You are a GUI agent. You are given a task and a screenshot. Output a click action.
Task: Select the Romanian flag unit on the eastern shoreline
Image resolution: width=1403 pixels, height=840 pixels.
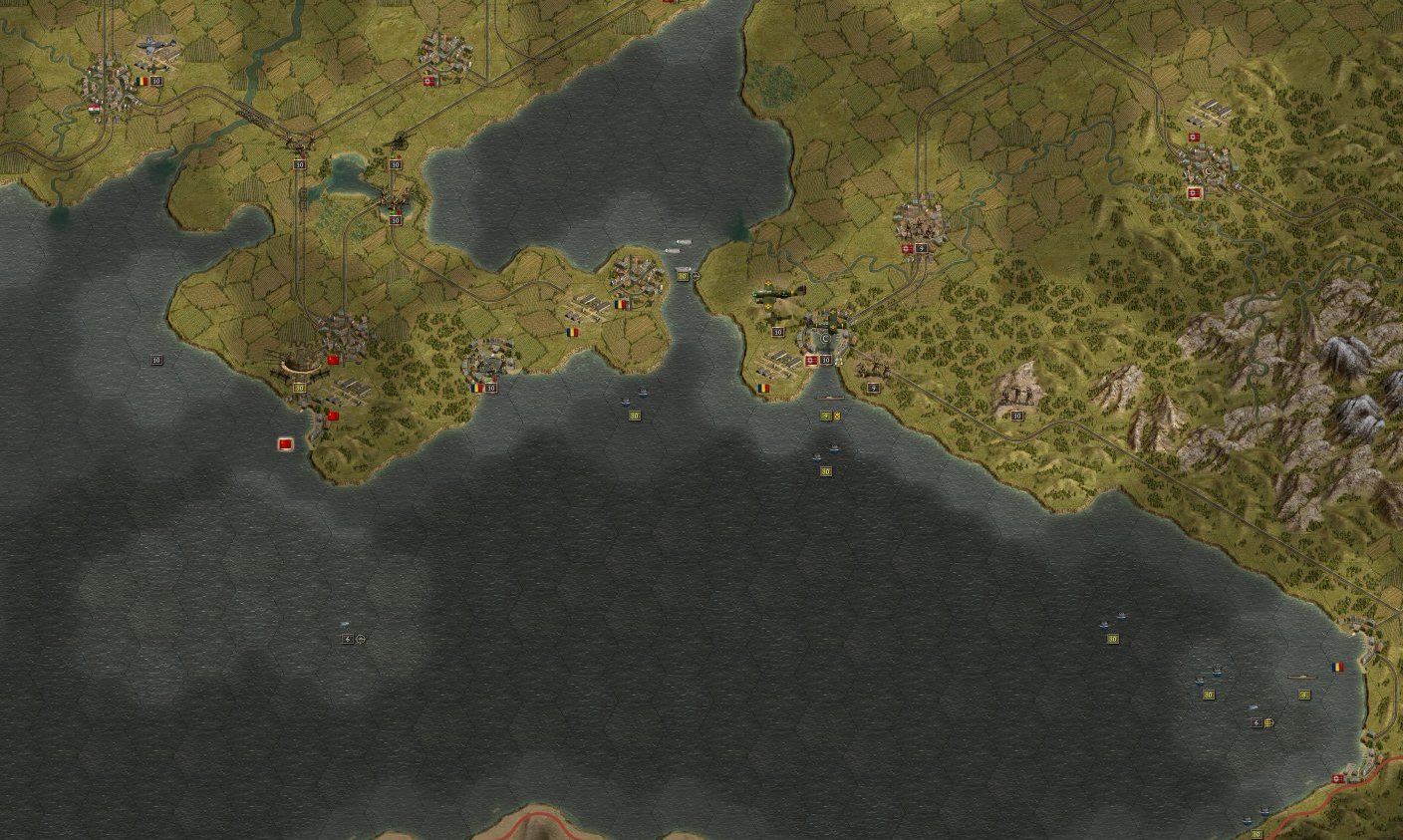[1338, 667]
